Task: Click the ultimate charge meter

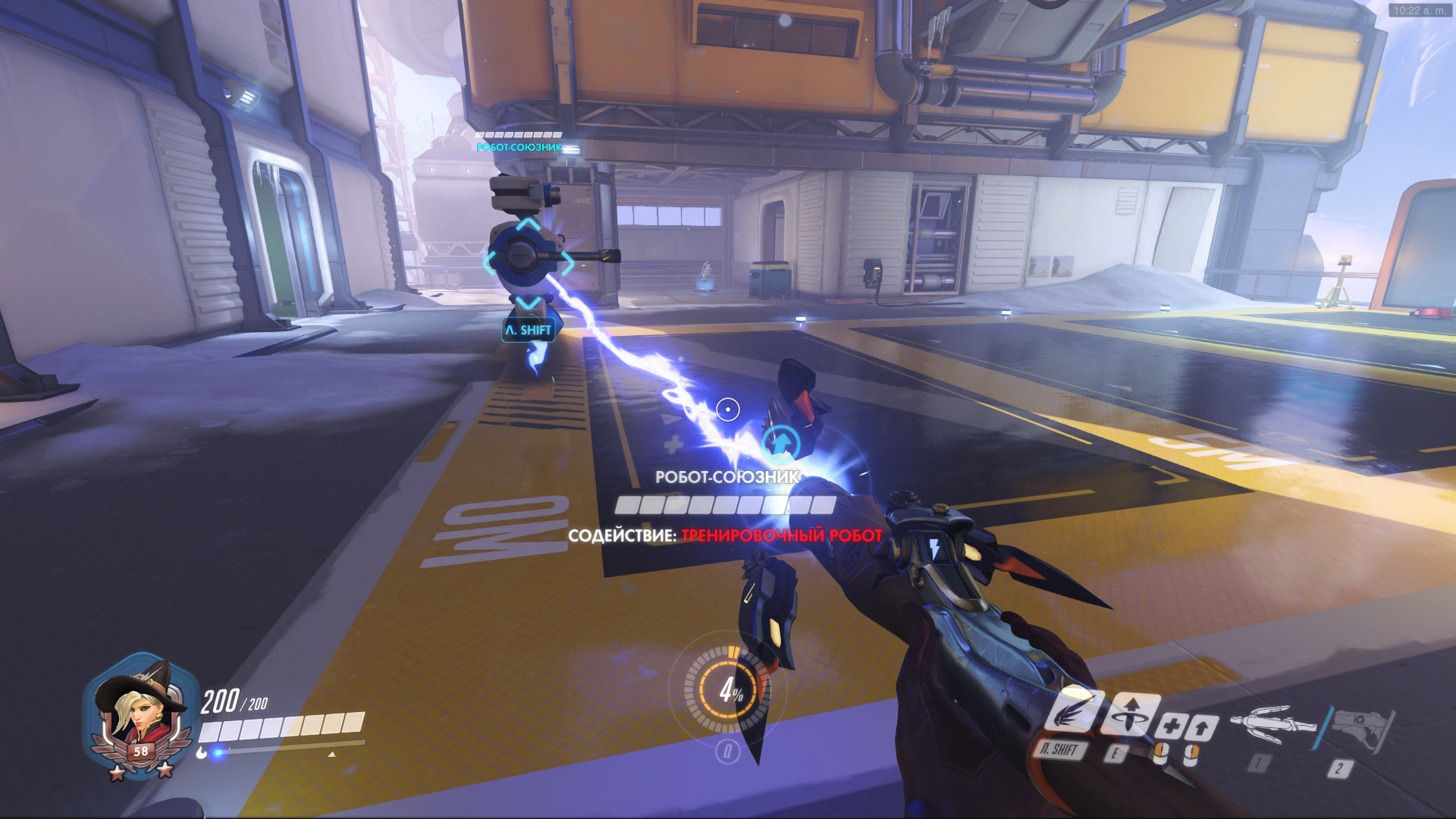Action: 728,689
